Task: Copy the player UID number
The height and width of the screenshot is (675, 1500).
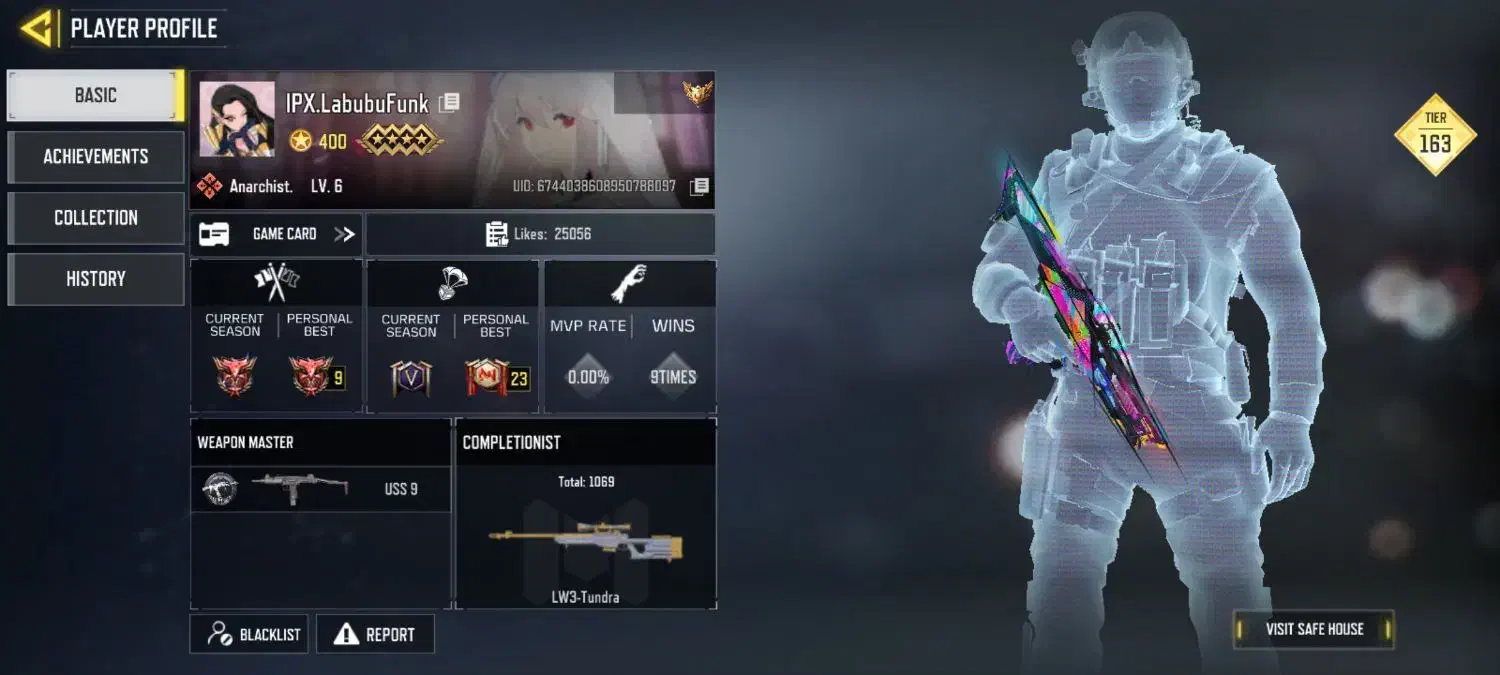Action: (700, 186)
